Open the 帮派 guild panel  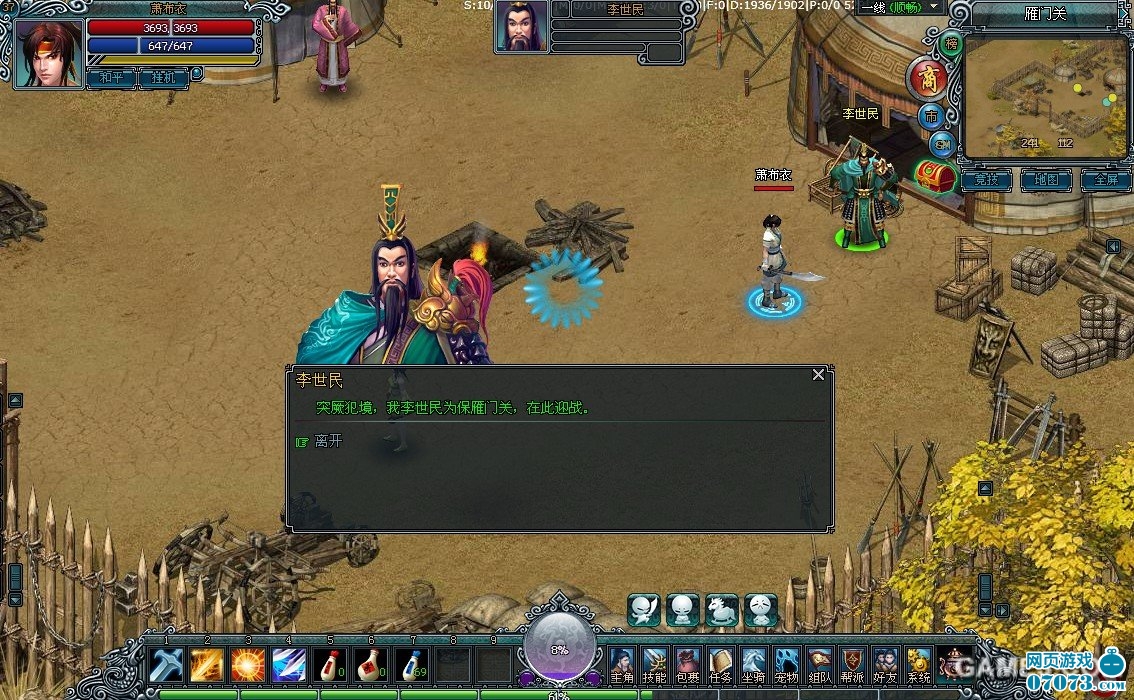point(852,665)
